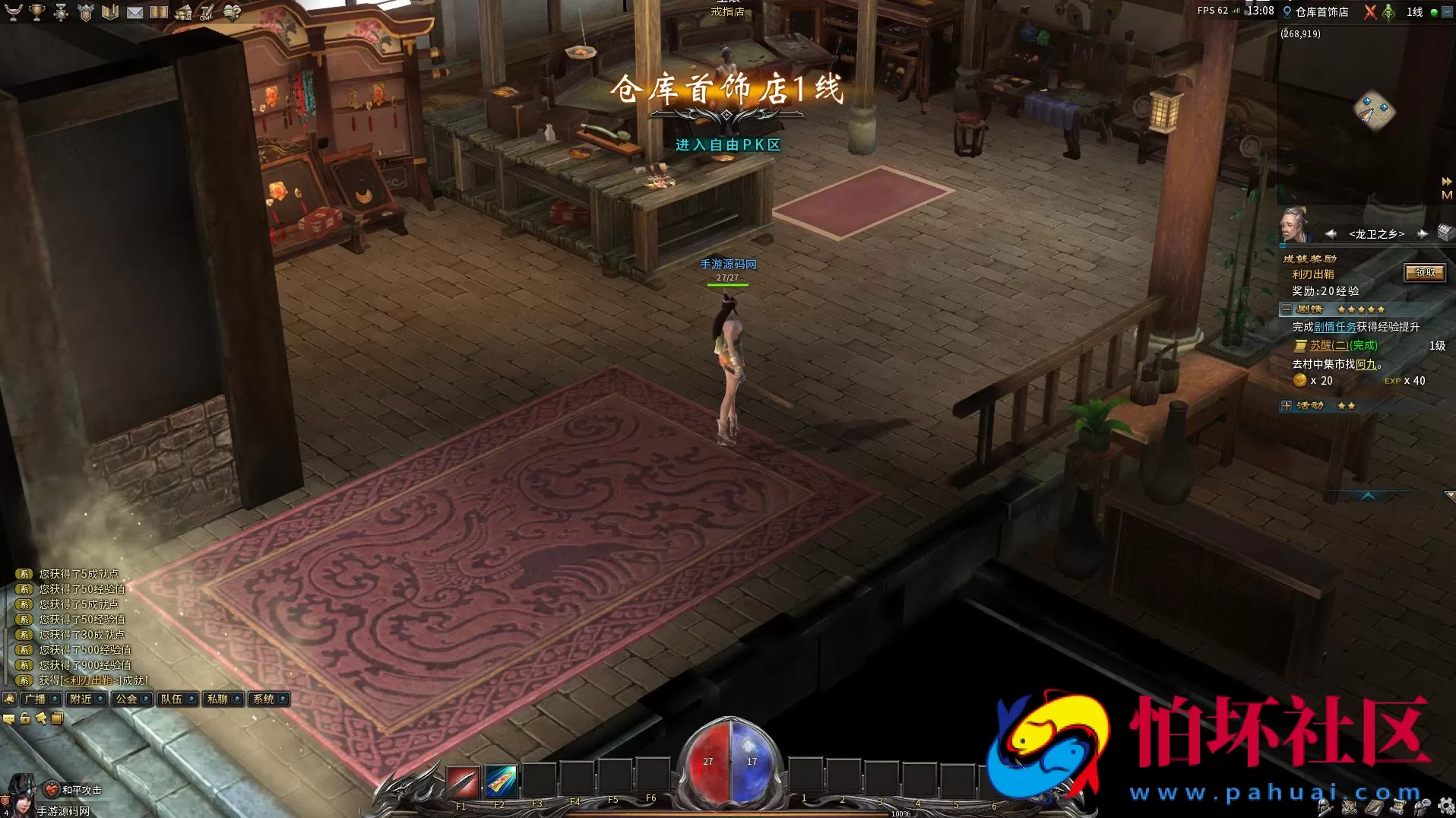Viewport: 1456px width, 818px height.
Task: Open the mail envelope icon
Action: coord(135,12)
